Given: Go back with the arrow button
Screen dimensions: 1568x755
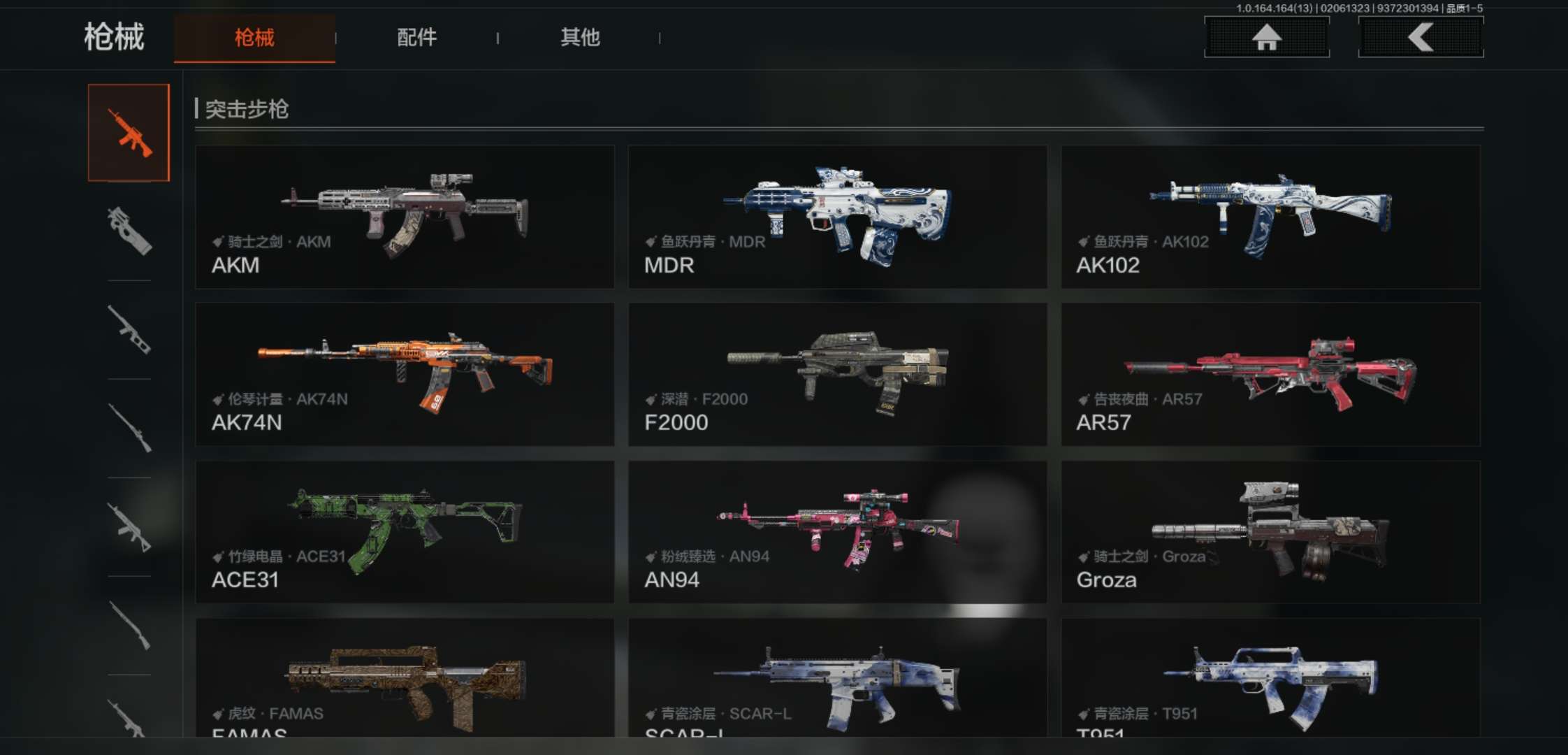Looking at the screenshot, I should pyautogui.click(x=1421, y=37).
